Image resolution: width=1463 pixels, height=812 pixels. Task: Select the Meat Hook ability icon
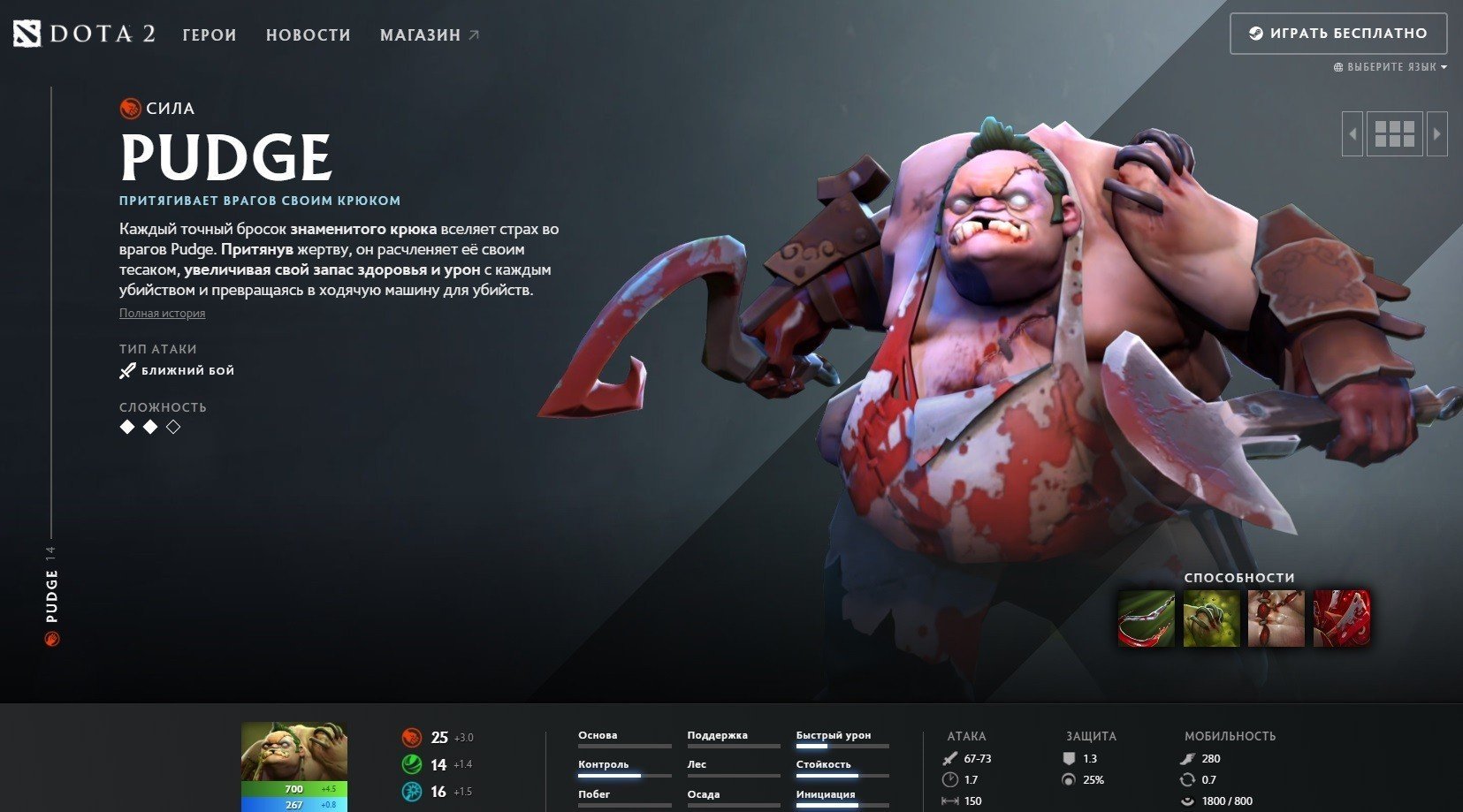click(x=1147, y=618)
